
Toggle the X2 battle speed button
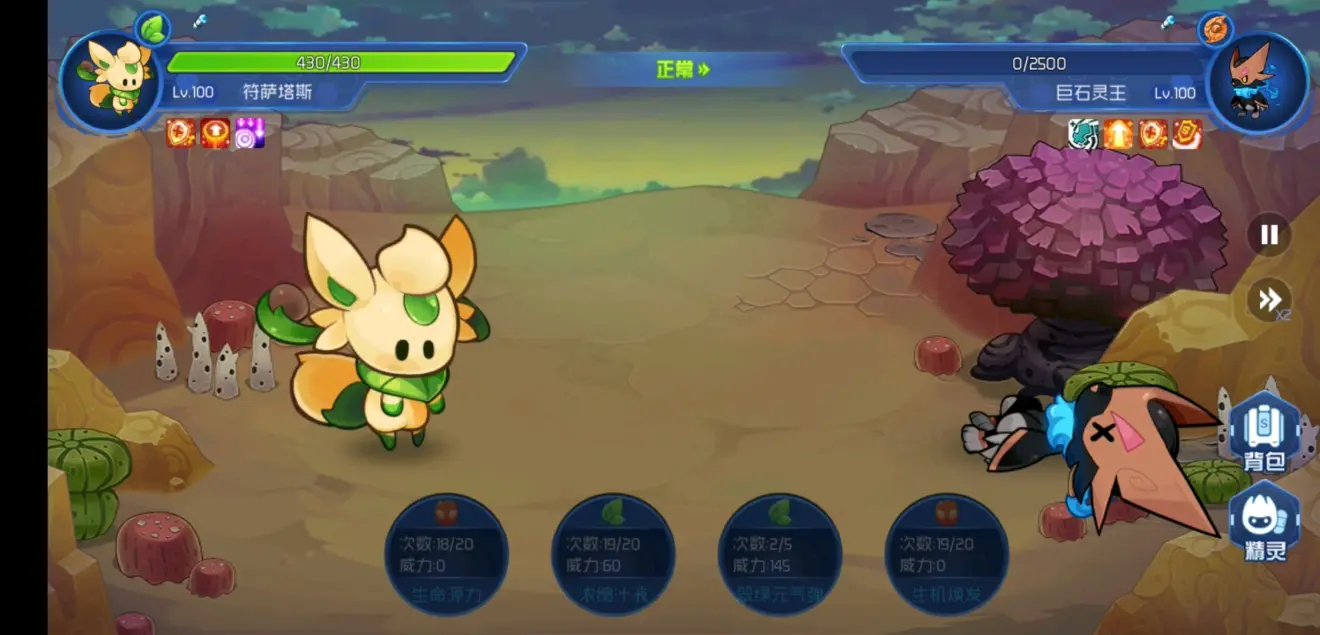point(1270,299)
